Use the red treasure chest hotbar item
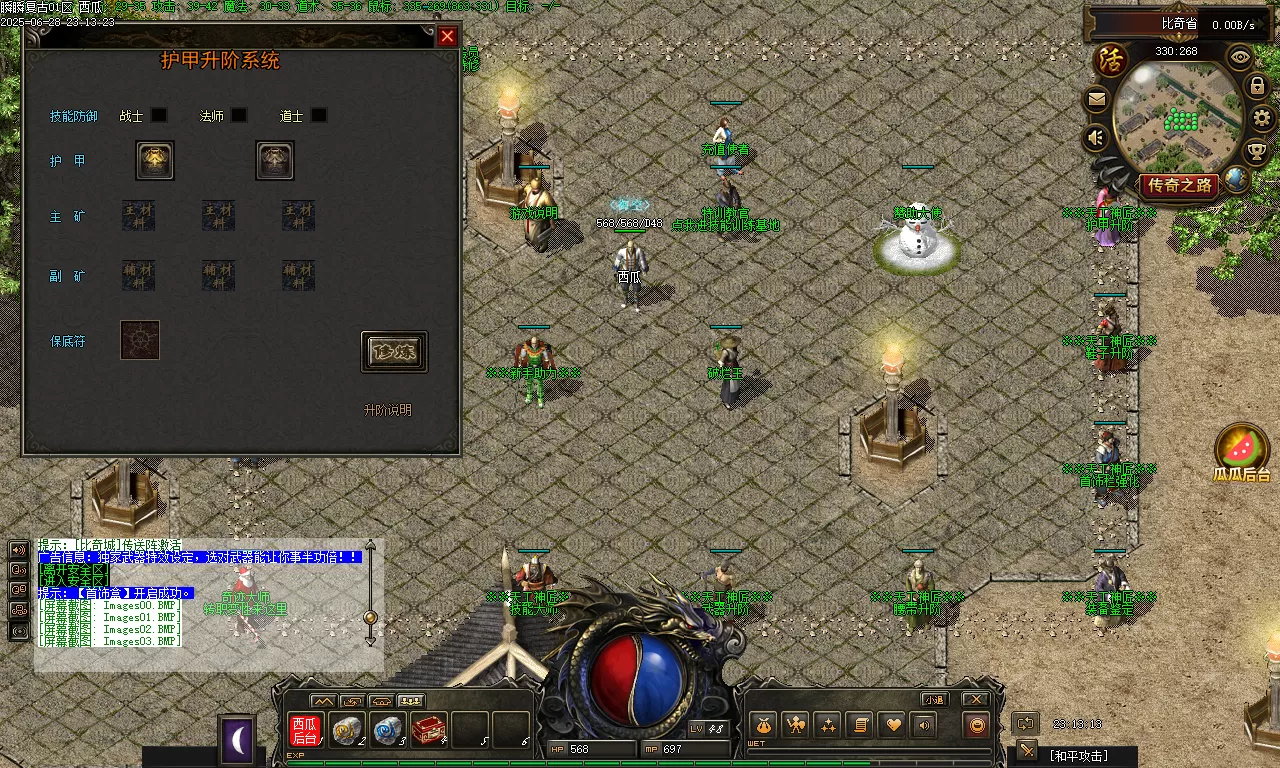The width and height of the screenshot is (1280, 768). 429,731
